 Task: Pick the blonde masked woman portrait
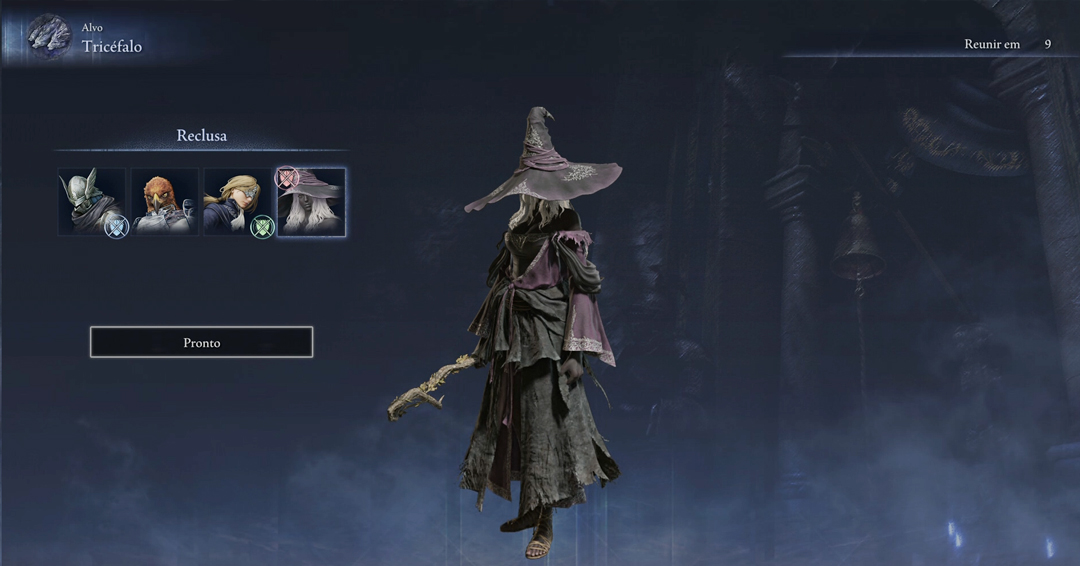238,202
